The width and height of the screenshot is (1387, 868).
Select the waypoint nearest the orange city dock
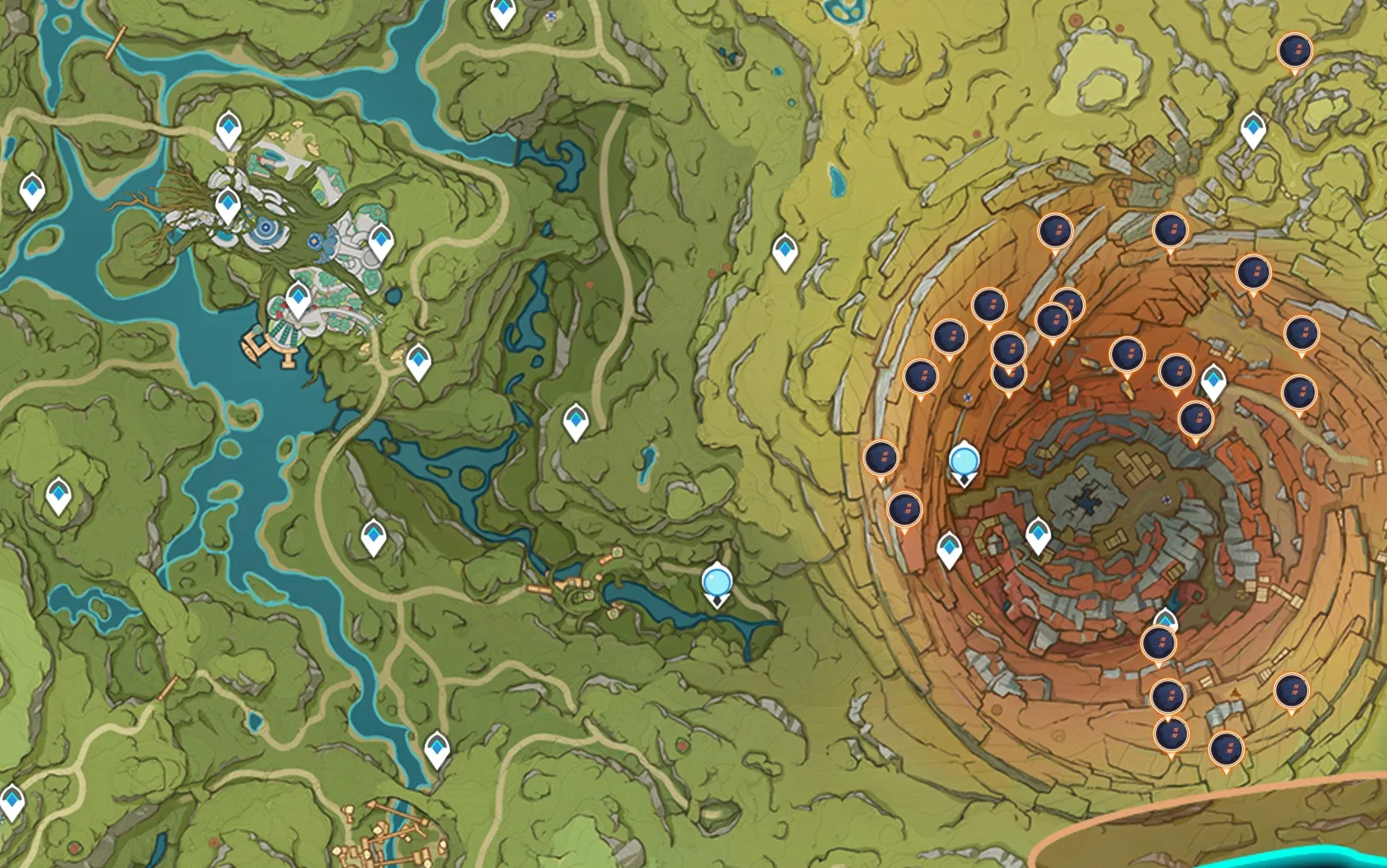point(298,299)
